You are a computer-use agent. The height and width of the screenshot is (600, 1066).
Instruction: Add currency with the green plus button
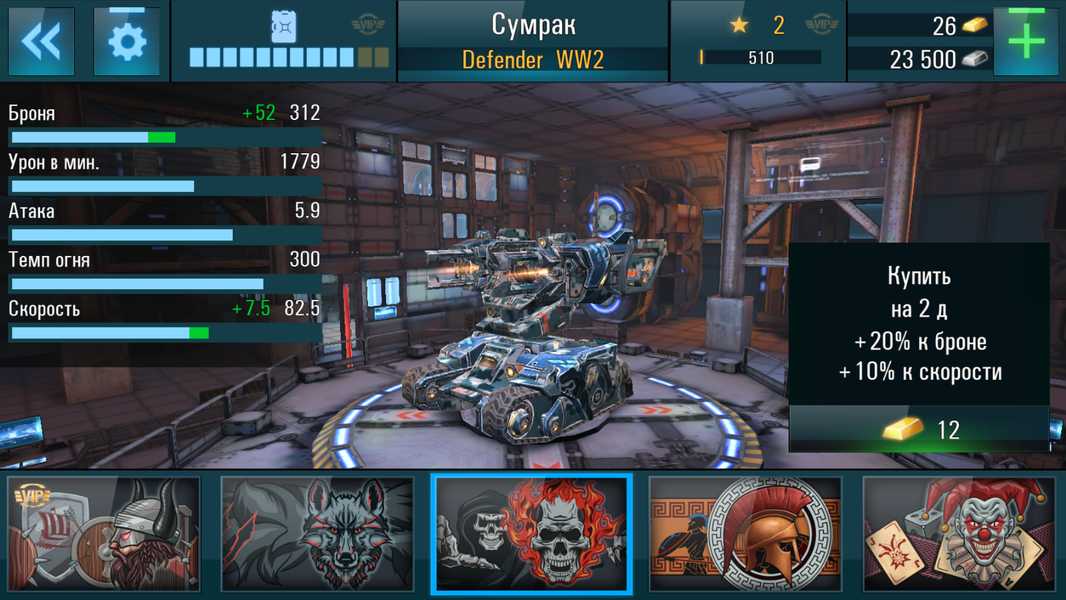(x=1026, y=41)
